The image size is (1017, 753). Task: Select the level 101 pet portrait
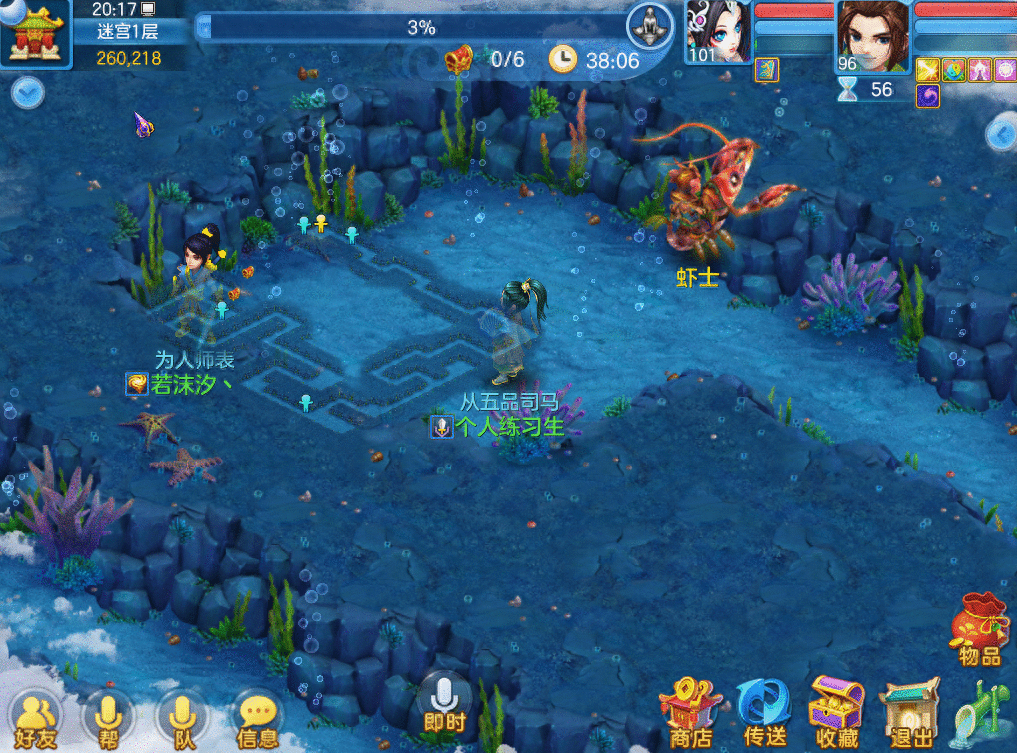click(x=718, y=32)
